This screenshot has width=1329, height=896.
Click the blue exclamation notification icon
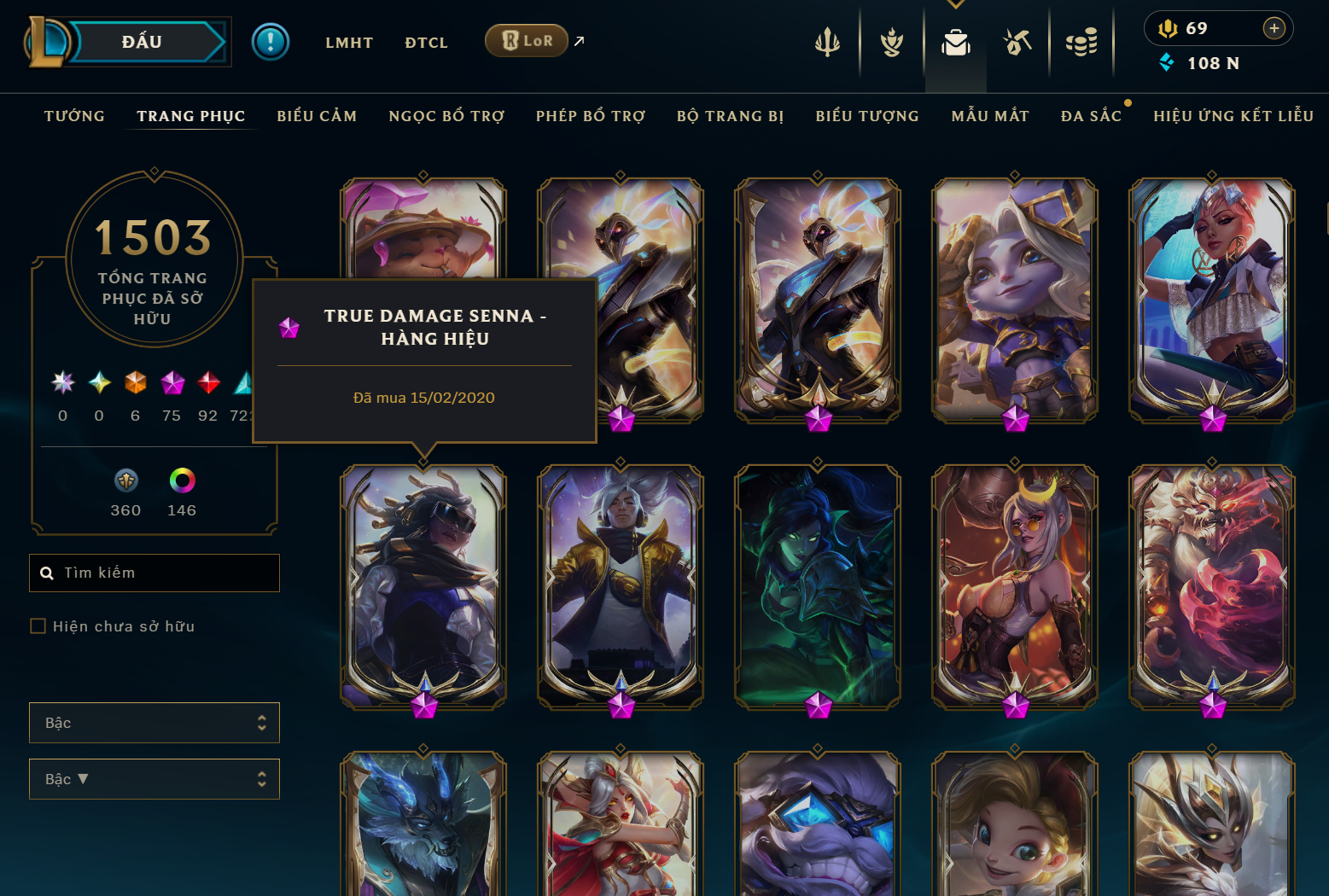271,42
